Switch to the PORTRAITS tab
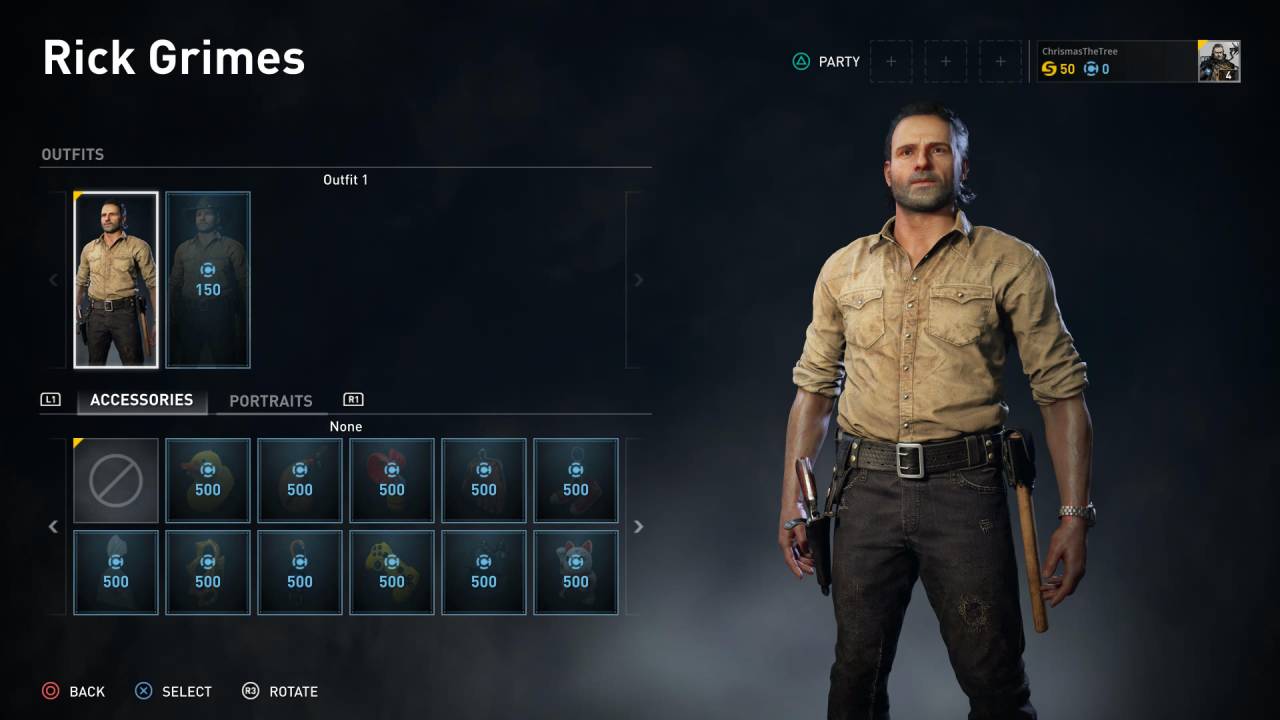This screenshot has width=1280, height=720. pos(272,401)
